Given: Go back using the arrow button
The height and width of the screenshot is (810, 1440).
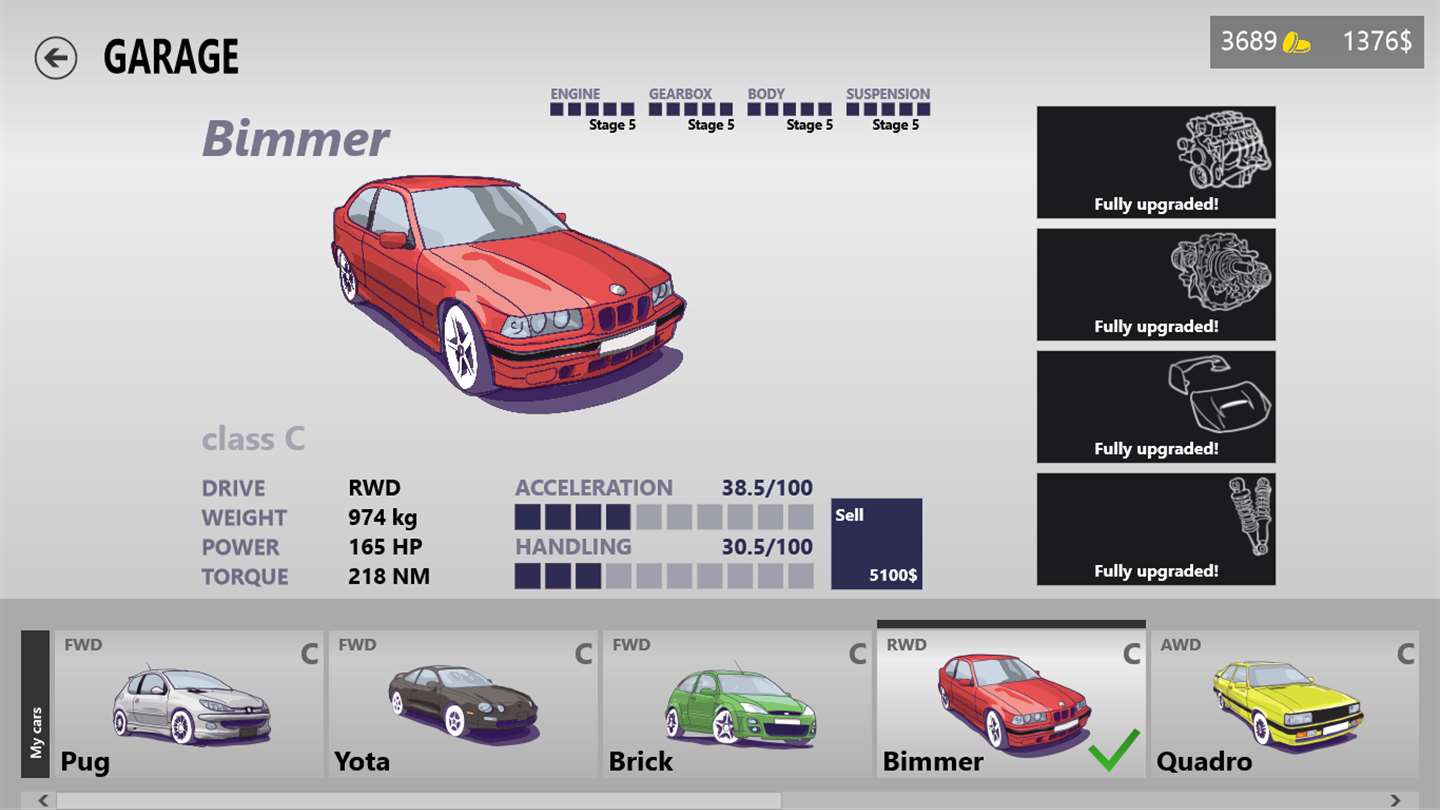Looking at the screenshot, I should 55,58.
